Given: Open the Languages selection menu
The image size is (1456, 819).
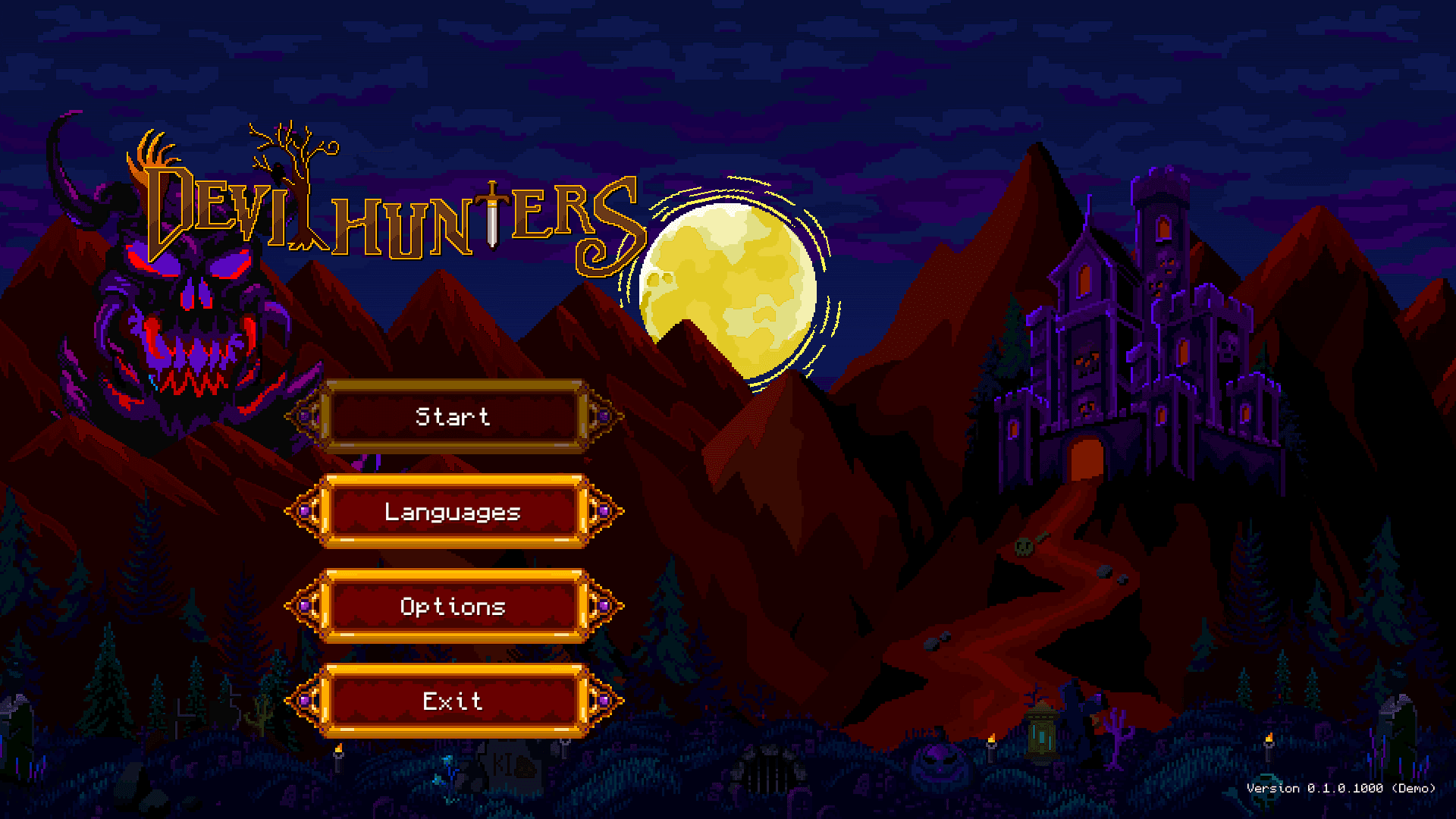Looking at the screenshot, I should pos(453,512).
